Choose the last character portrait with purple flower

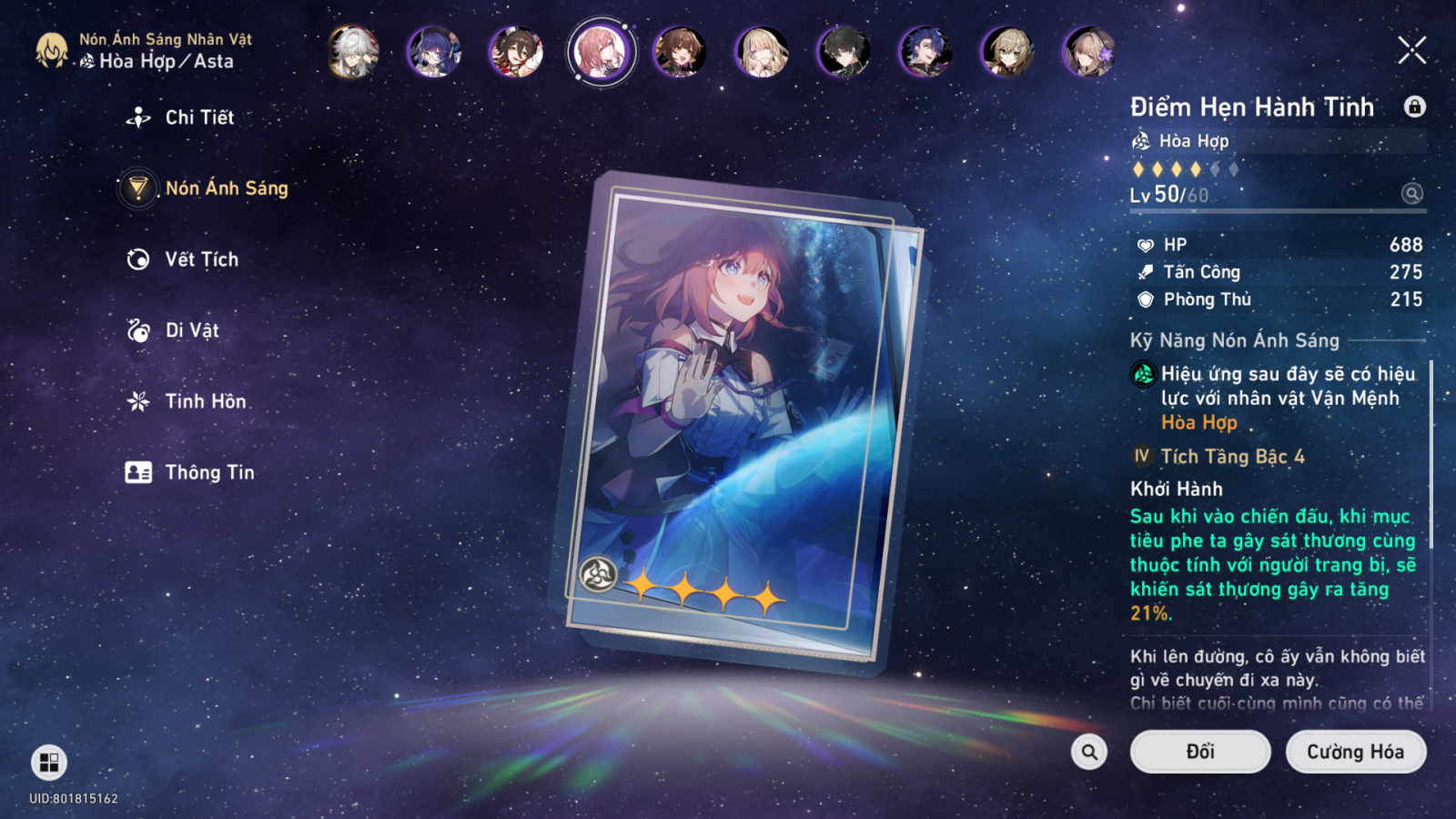[1088, 51]
